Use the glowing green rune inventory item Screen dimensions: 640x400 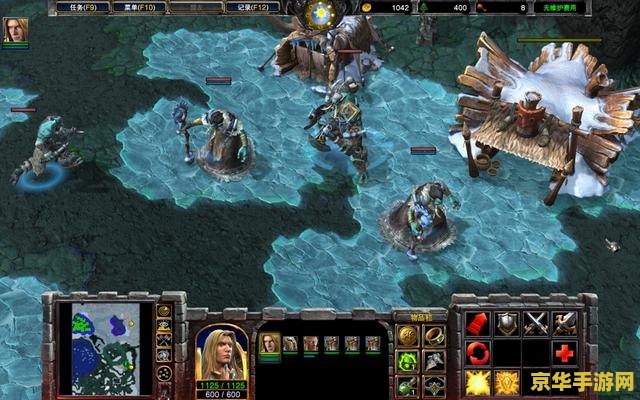407,360
